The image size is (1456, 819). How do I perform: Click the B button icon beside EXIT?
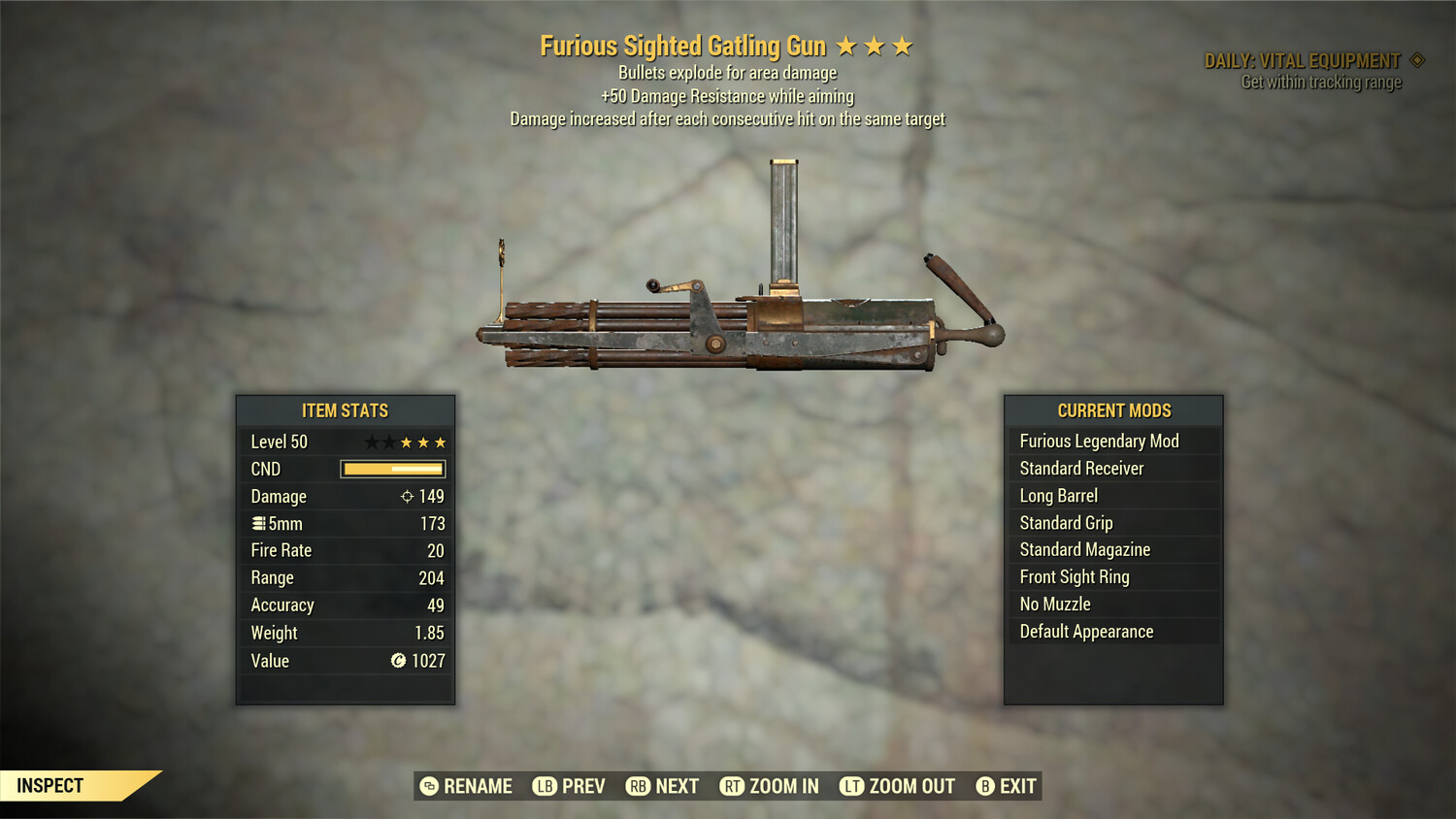[x=985, y=786]
